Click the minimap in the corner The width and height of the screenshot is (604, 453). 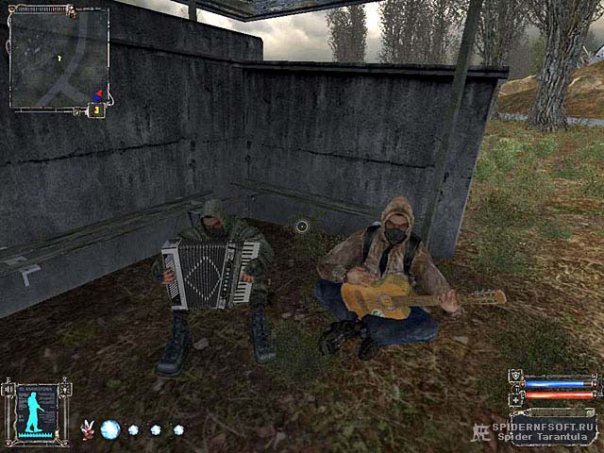[x=57, y=57]
